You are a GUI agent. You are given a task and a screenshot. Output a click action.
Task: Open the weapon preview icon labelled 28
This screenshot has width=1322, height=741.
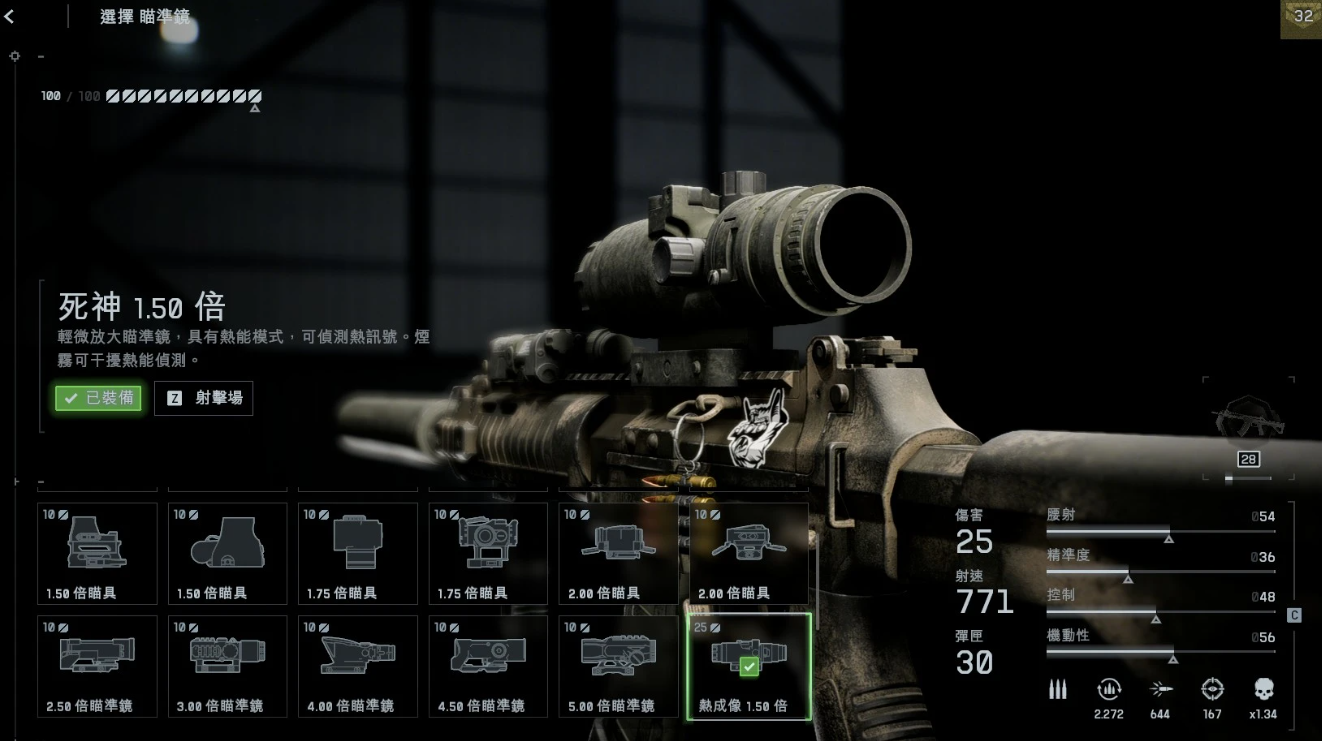[1248, 425]
